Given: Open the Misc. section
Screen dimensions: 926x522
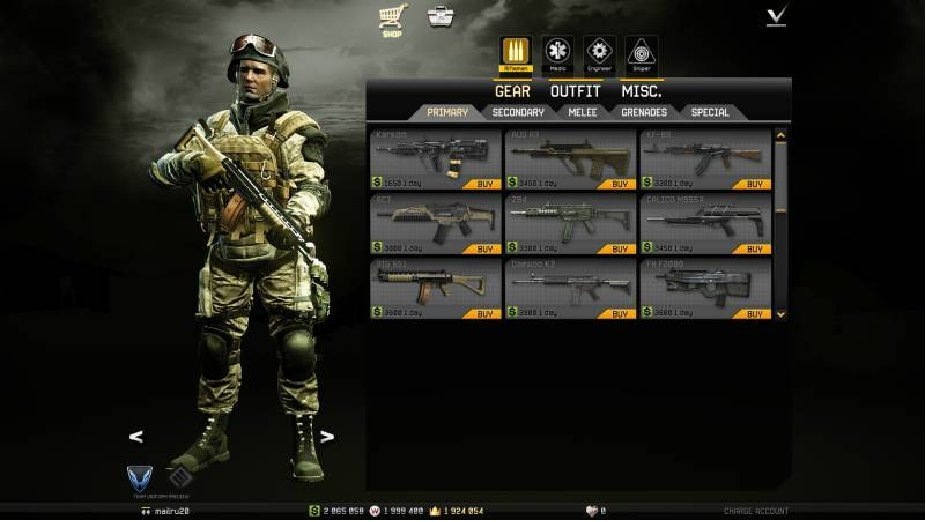Looking at the screenshot, I should pyautogui.click(x=641, y=91).
